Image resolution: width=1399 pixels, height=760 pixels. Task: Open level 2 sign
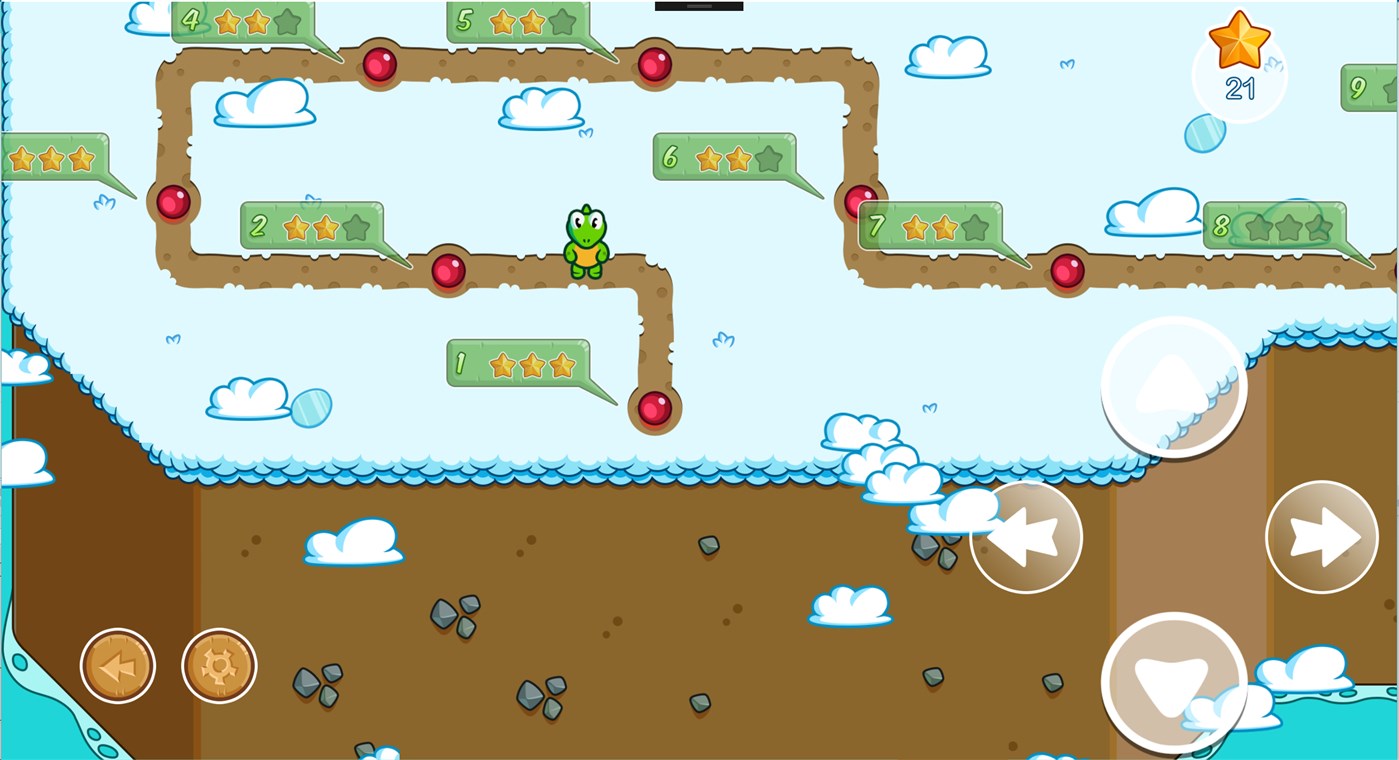click(310, 226)
